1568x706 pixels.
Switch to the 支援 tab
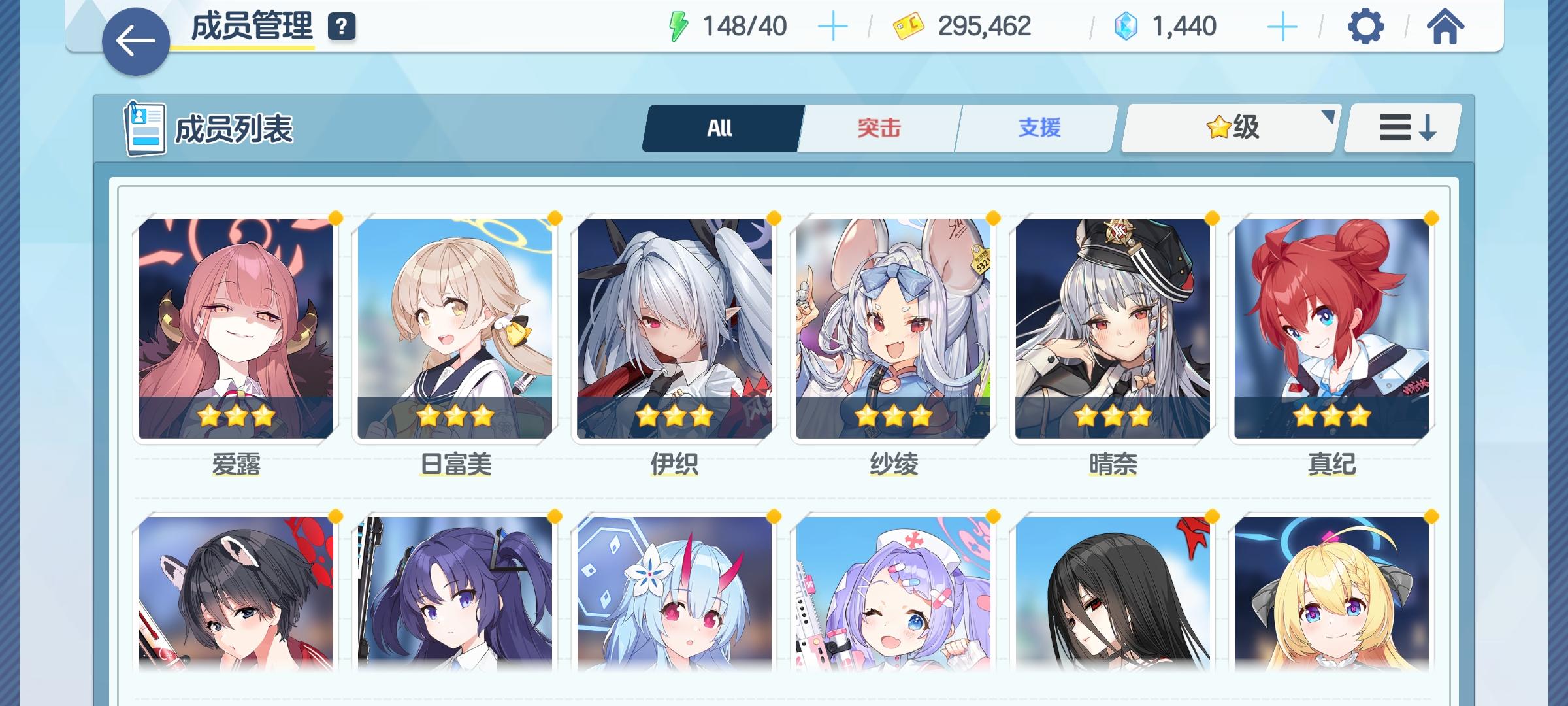pos(1038,128)
